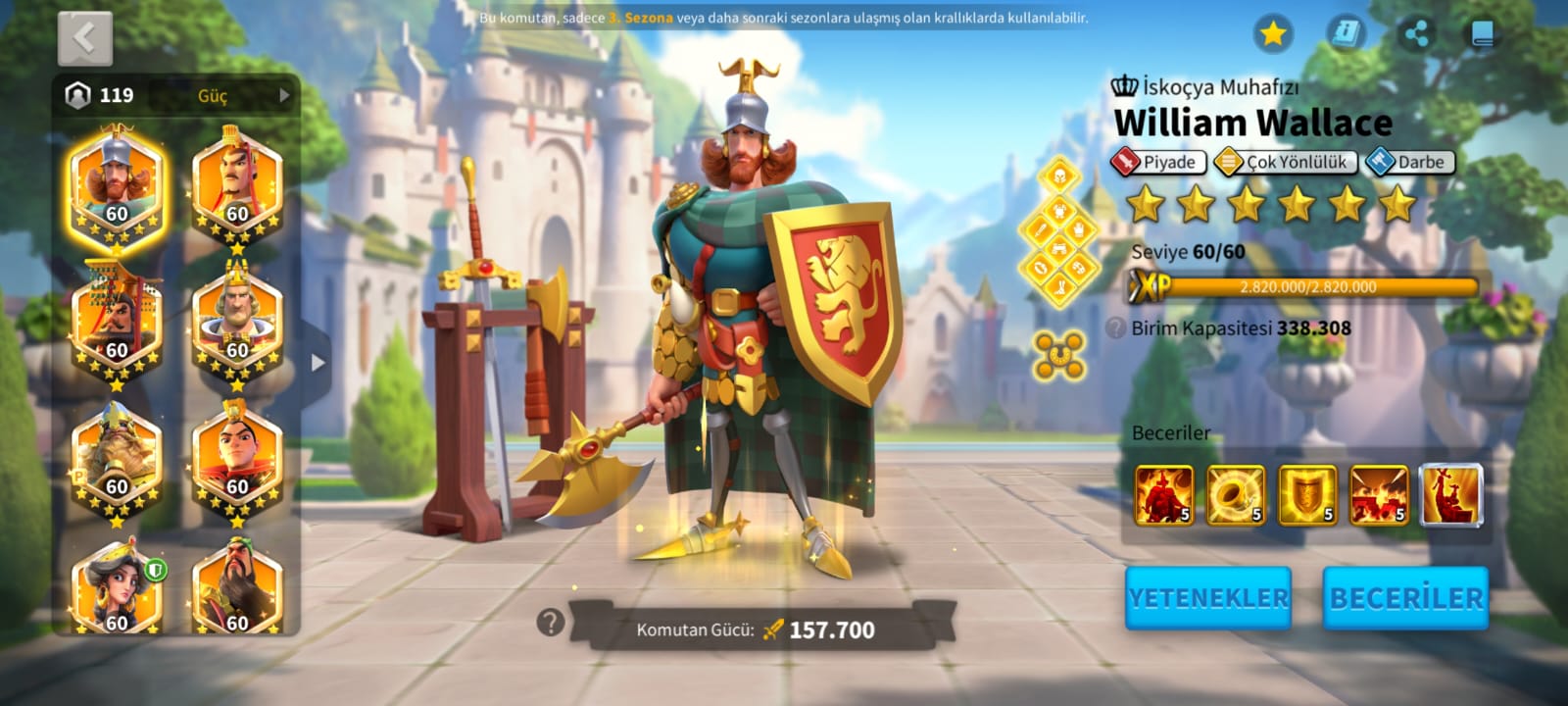Go back using the arrow button
The width and height of the screenshot is (1568, 706).
(85, 38)
